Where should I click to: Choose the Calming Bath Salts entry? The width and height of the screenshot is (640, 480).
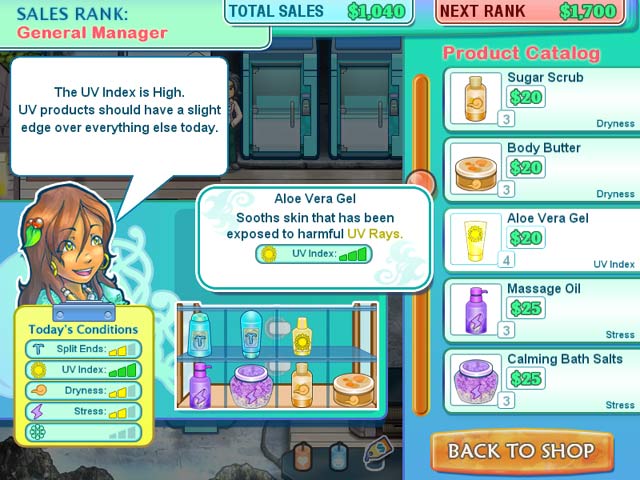[x=541, y=380]
